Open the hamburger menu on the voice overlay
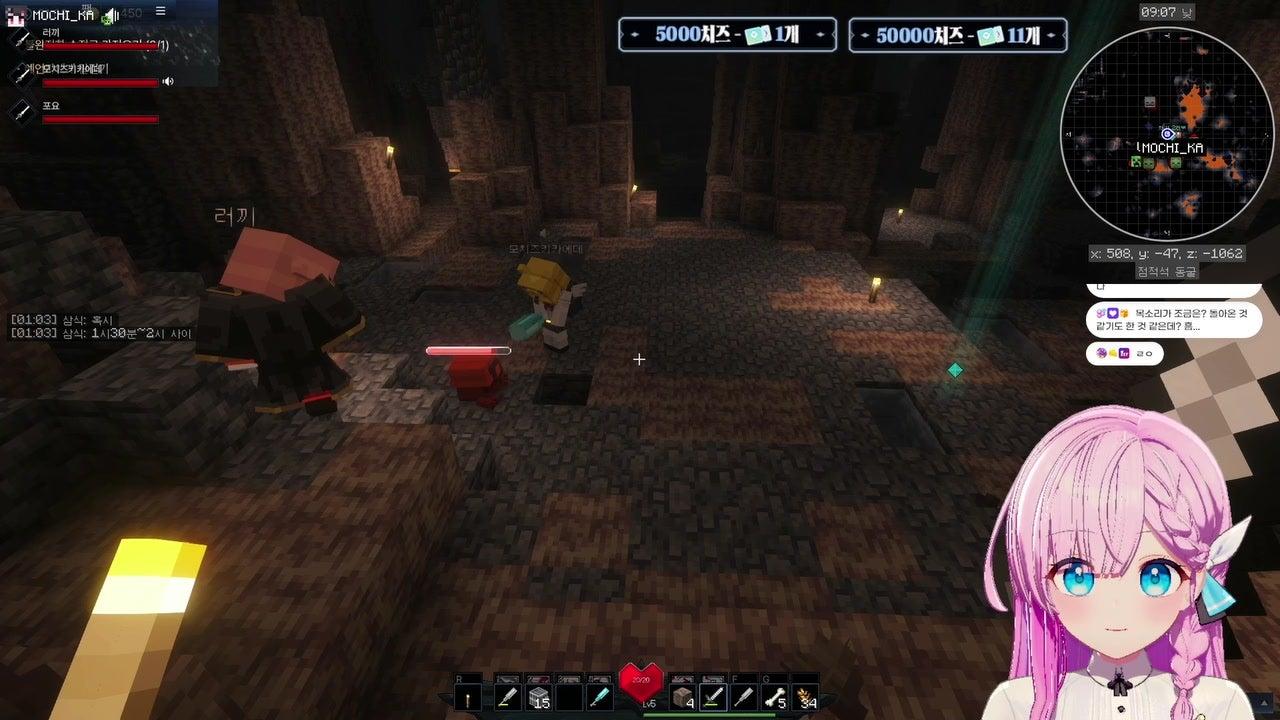Screen dimensions: 1280x720 tap(160, 11)
